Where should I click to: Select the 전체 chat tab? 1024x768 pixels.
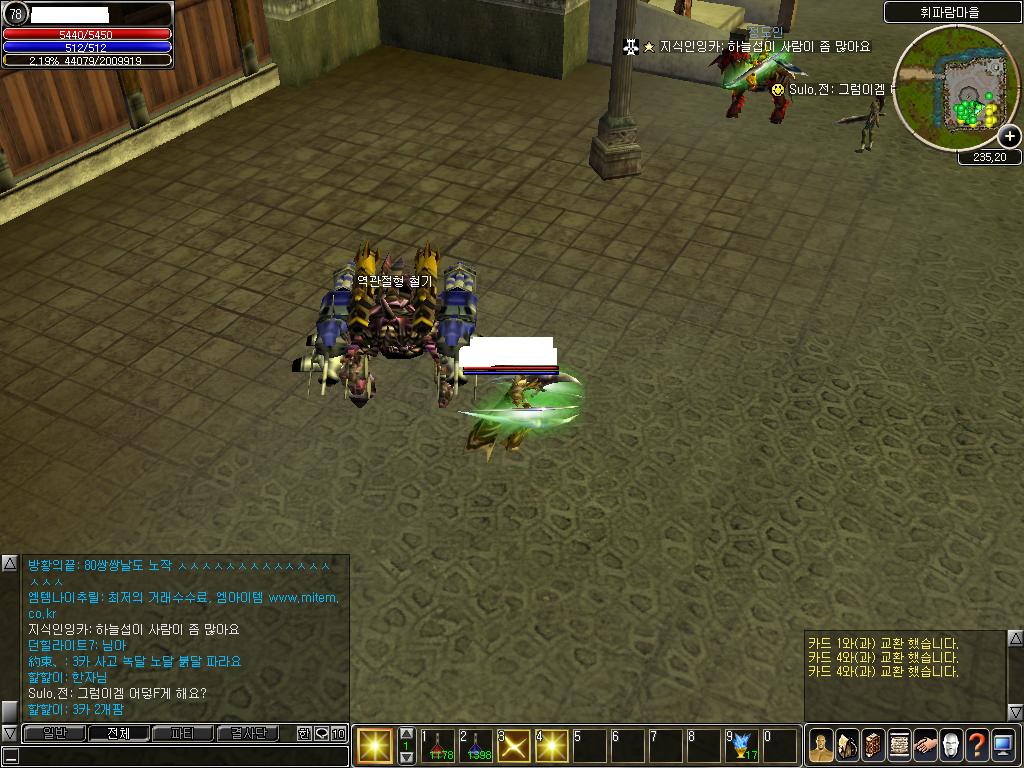click(x=118, y=734)
